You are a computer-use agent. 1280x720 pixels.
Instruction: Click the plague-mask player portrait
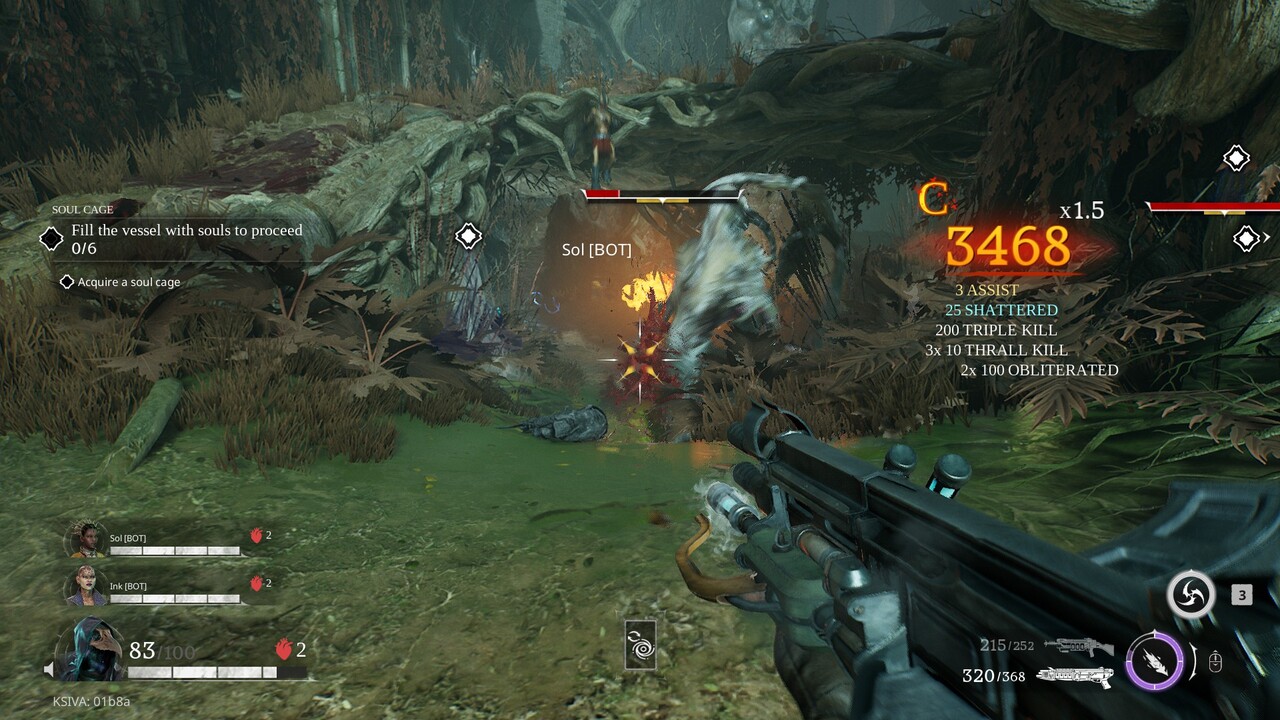coord(92,650)
